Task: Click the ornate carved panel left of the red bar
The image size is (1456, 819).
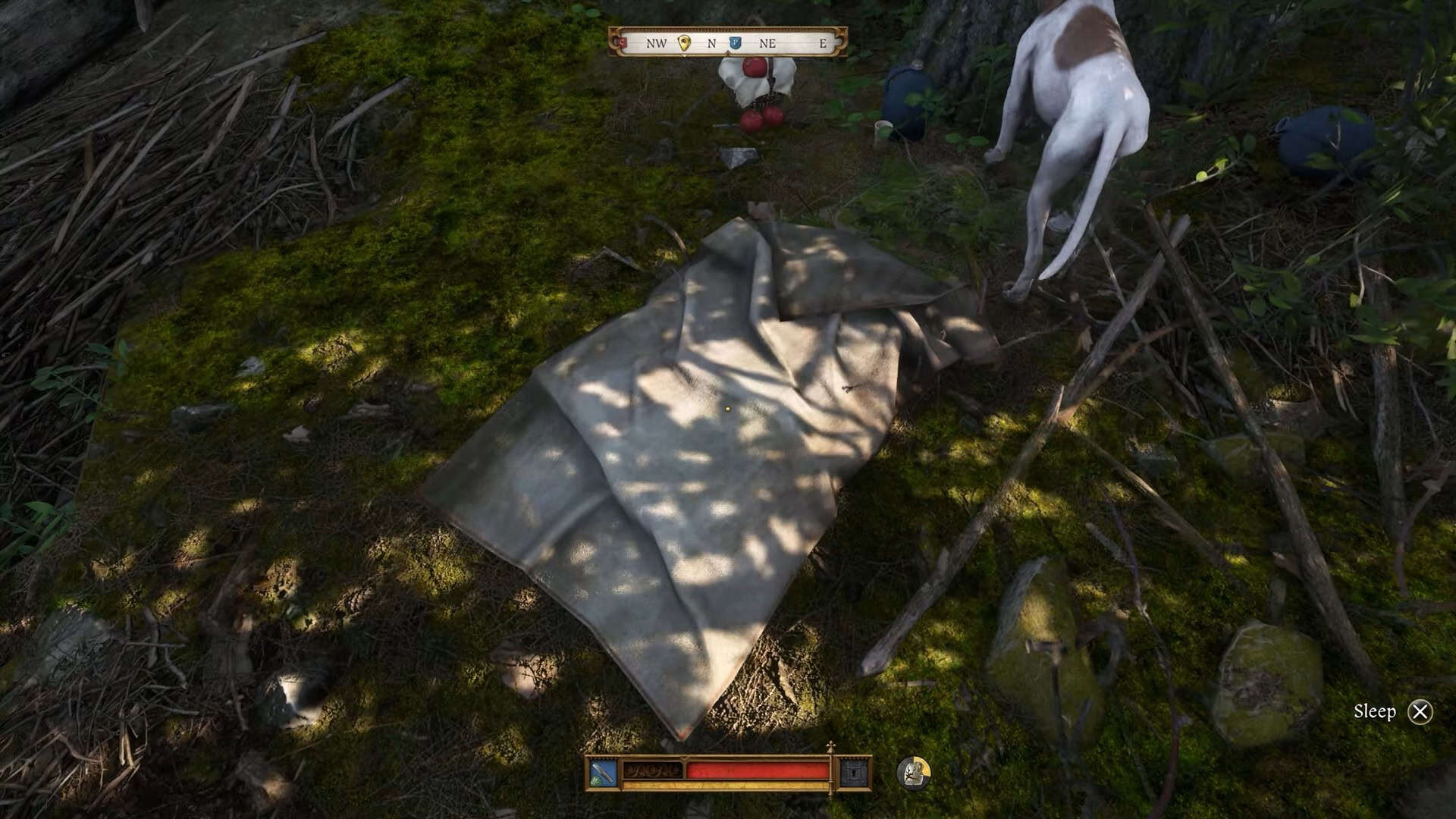Action: point(653,772)
